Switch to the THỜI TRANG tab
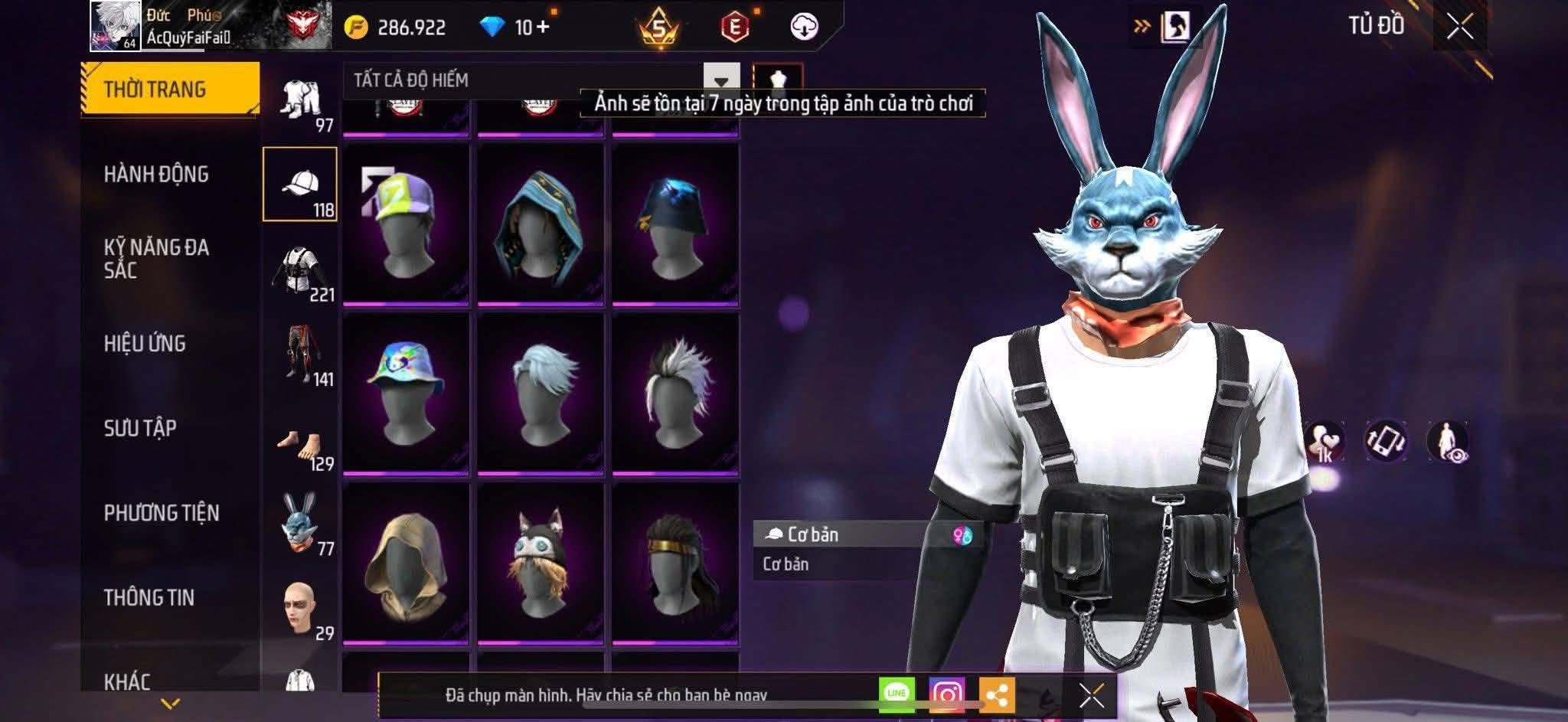Viewport: 1568px width, 722px height. (x=169, y=89)
